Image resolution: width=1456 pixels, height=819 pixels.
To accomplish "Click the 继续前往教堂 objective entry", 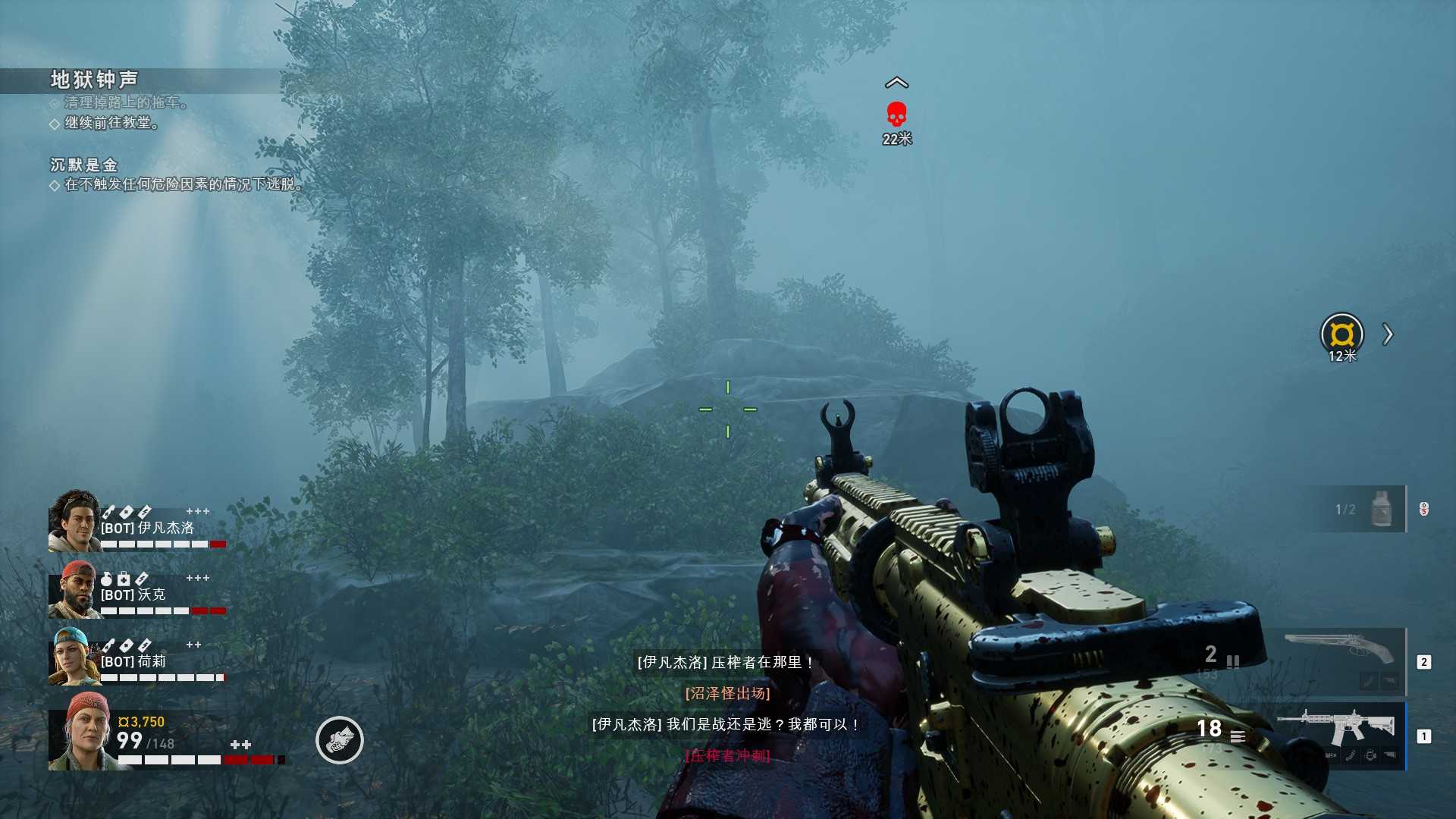I will pos(111,123).
